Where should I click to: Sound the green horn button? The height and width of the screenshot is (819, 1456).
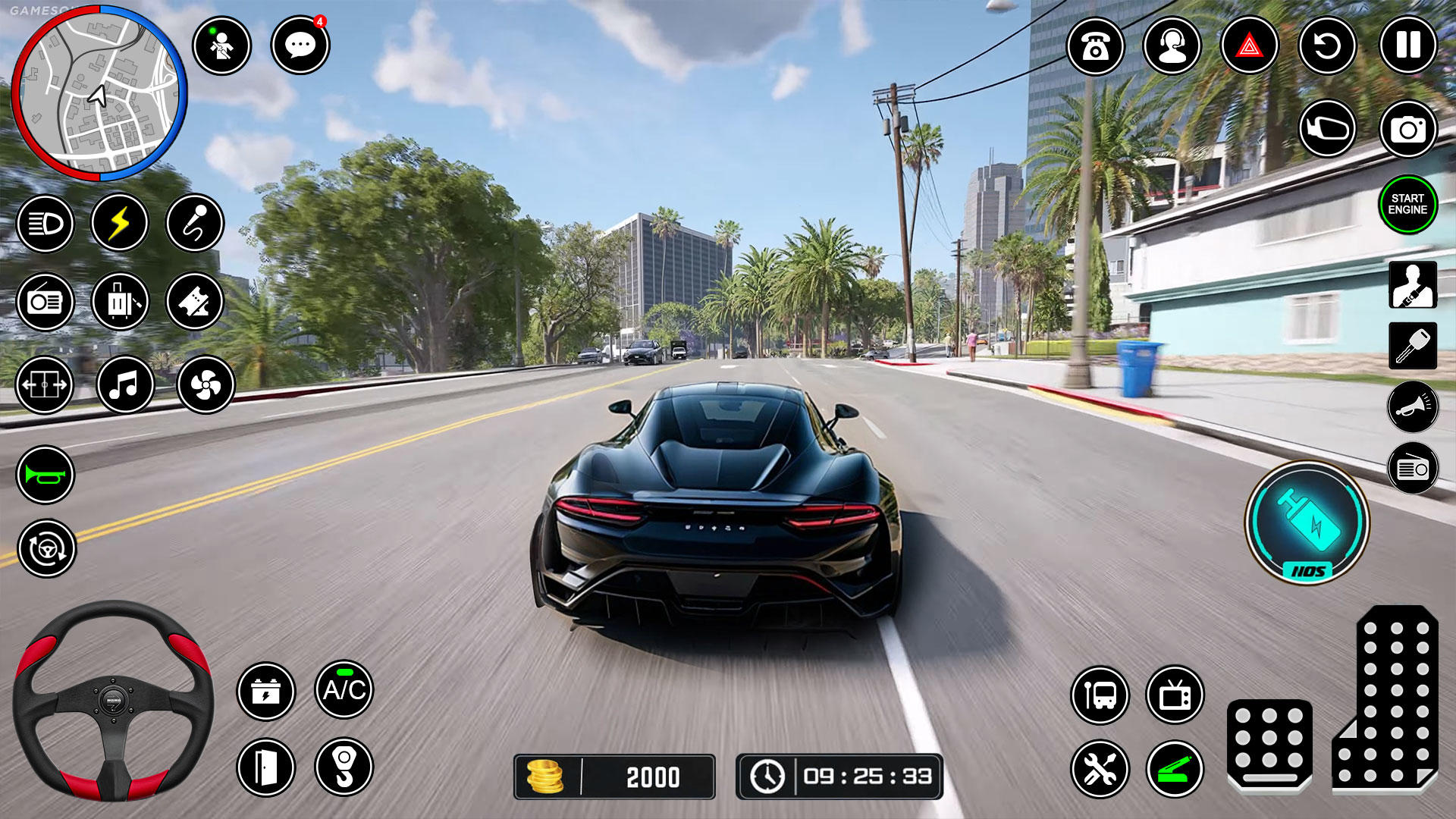pos(45,475)
